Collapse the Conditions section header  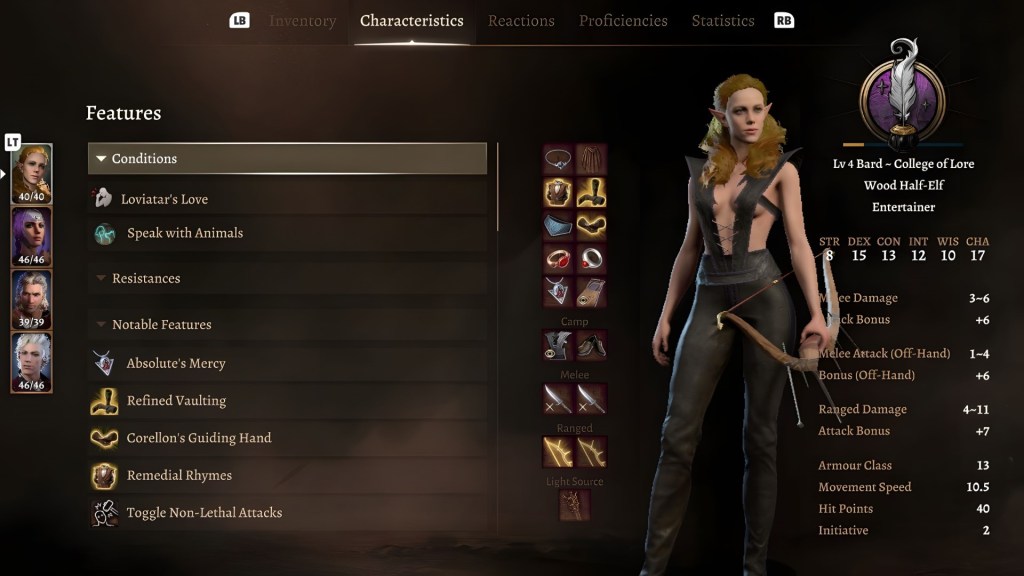tap(287, 159)
